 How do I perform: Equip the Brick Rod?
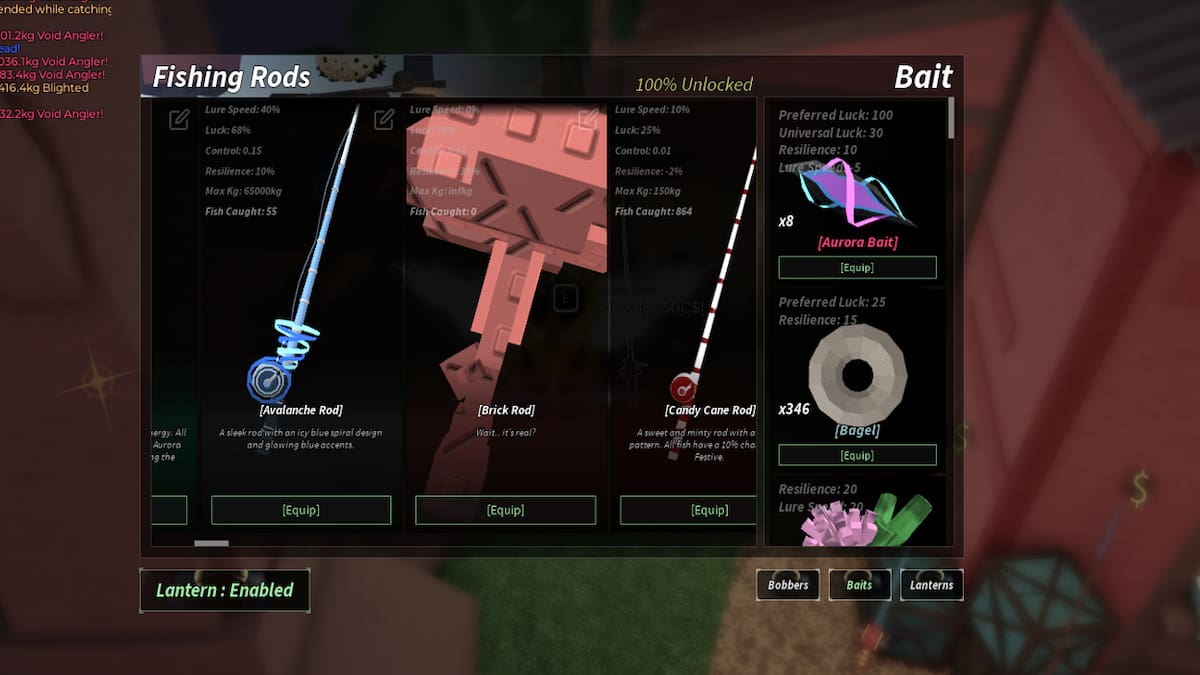505,510
